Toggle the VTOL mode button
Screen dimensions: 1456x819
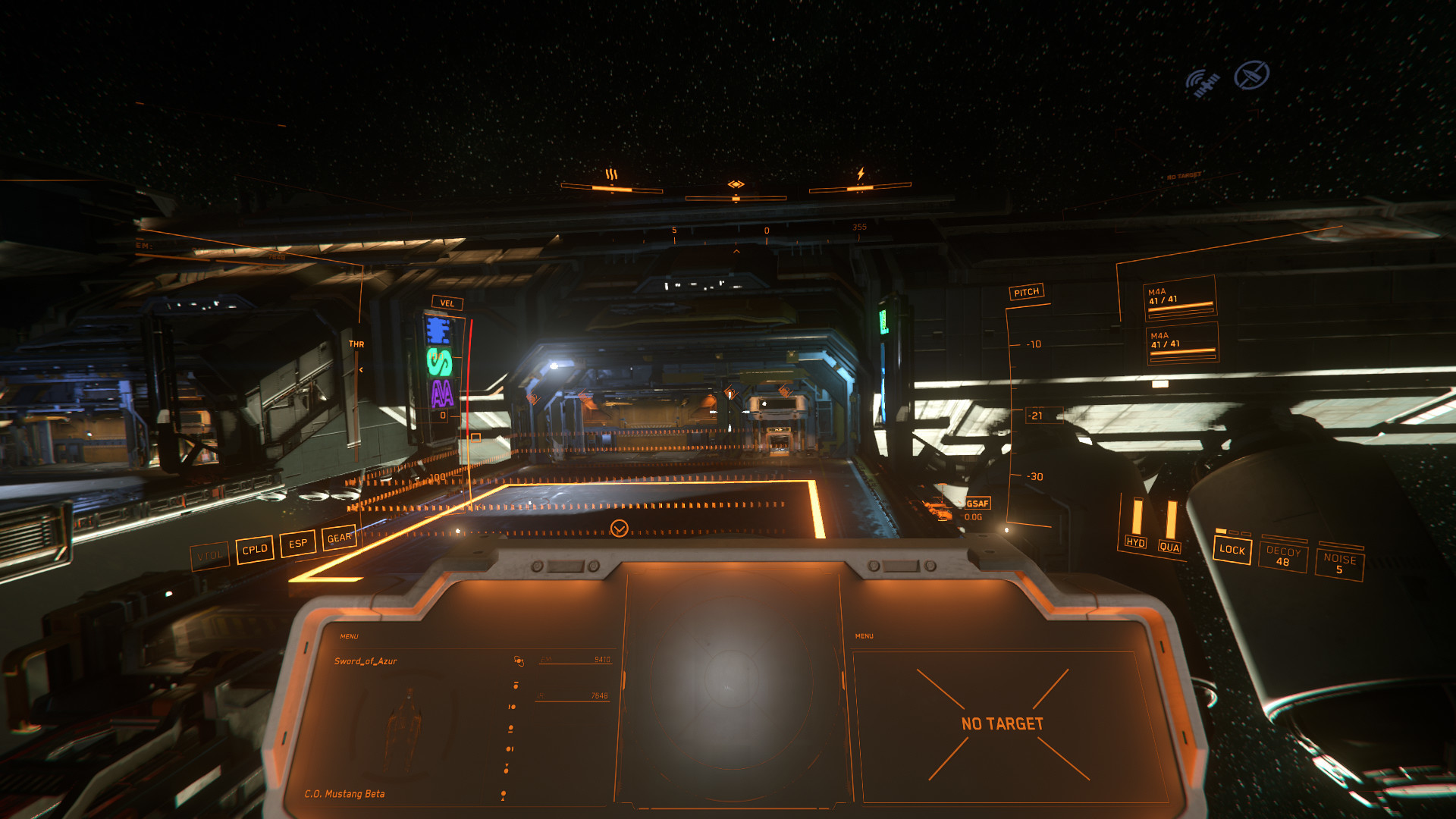tap(209, 556)
